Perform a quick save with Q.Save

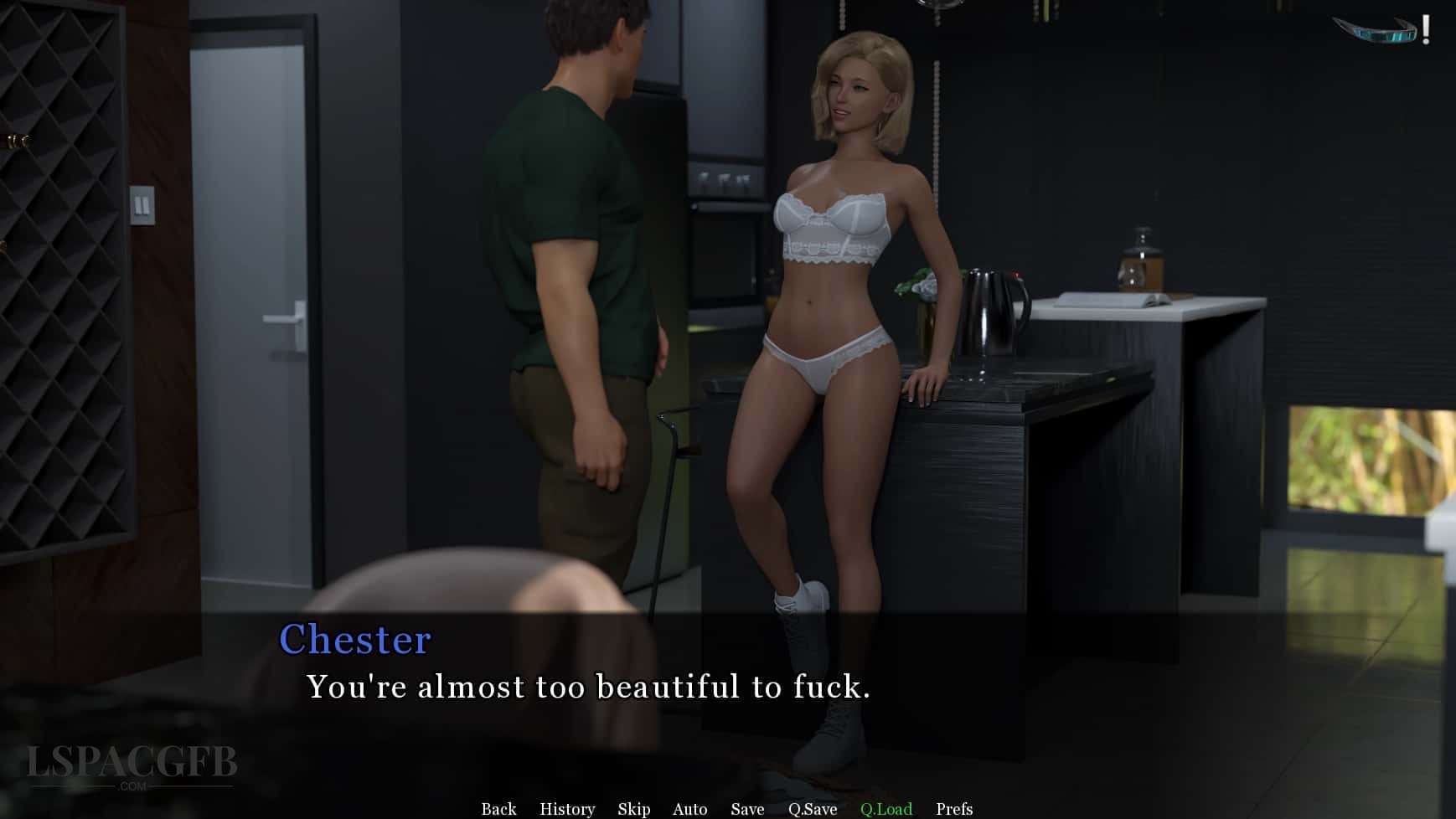click(x=811, y=809)
